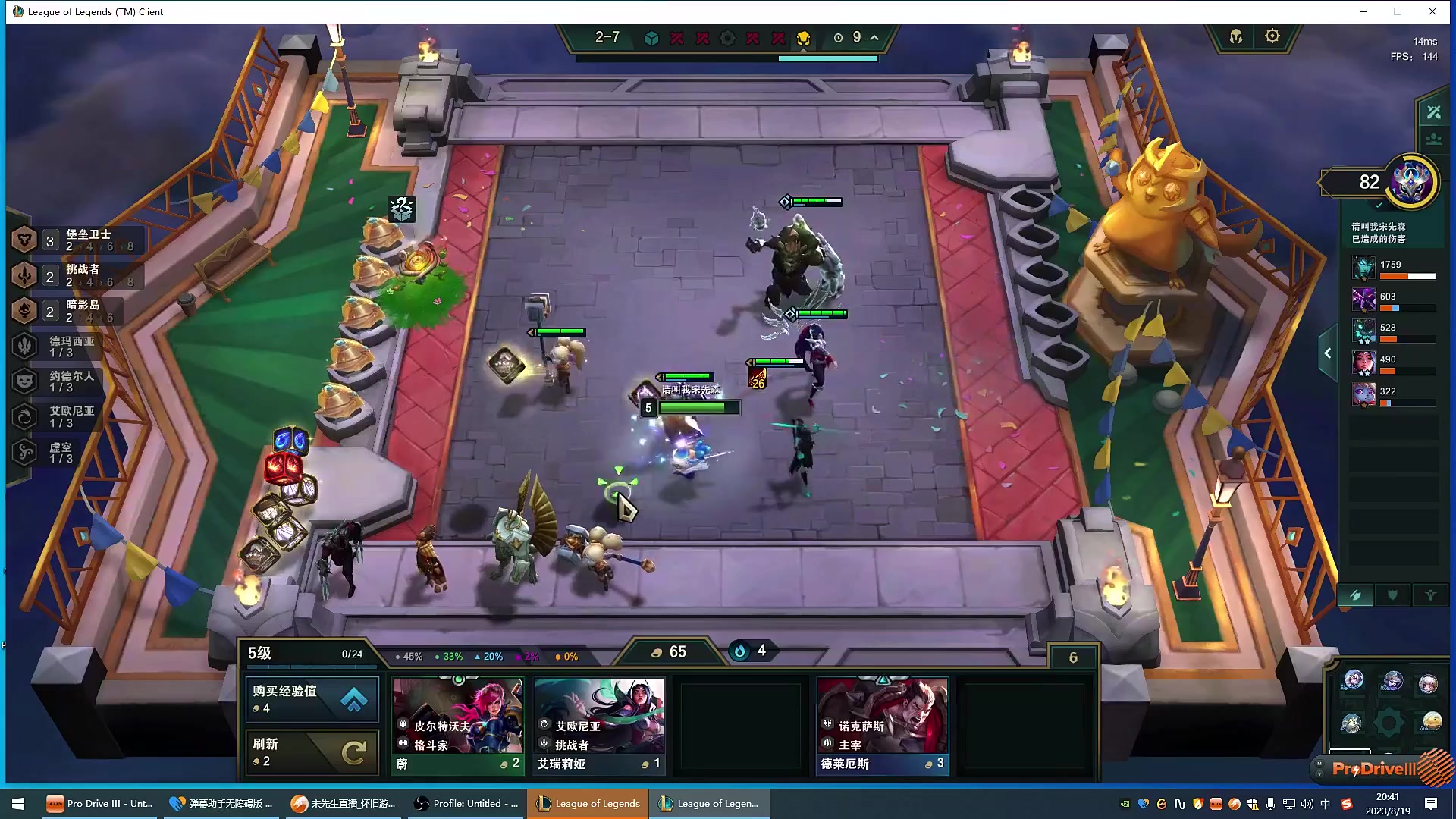Open the crossed swords tab on the right
1456x819 pixels.
(1433, 113)
